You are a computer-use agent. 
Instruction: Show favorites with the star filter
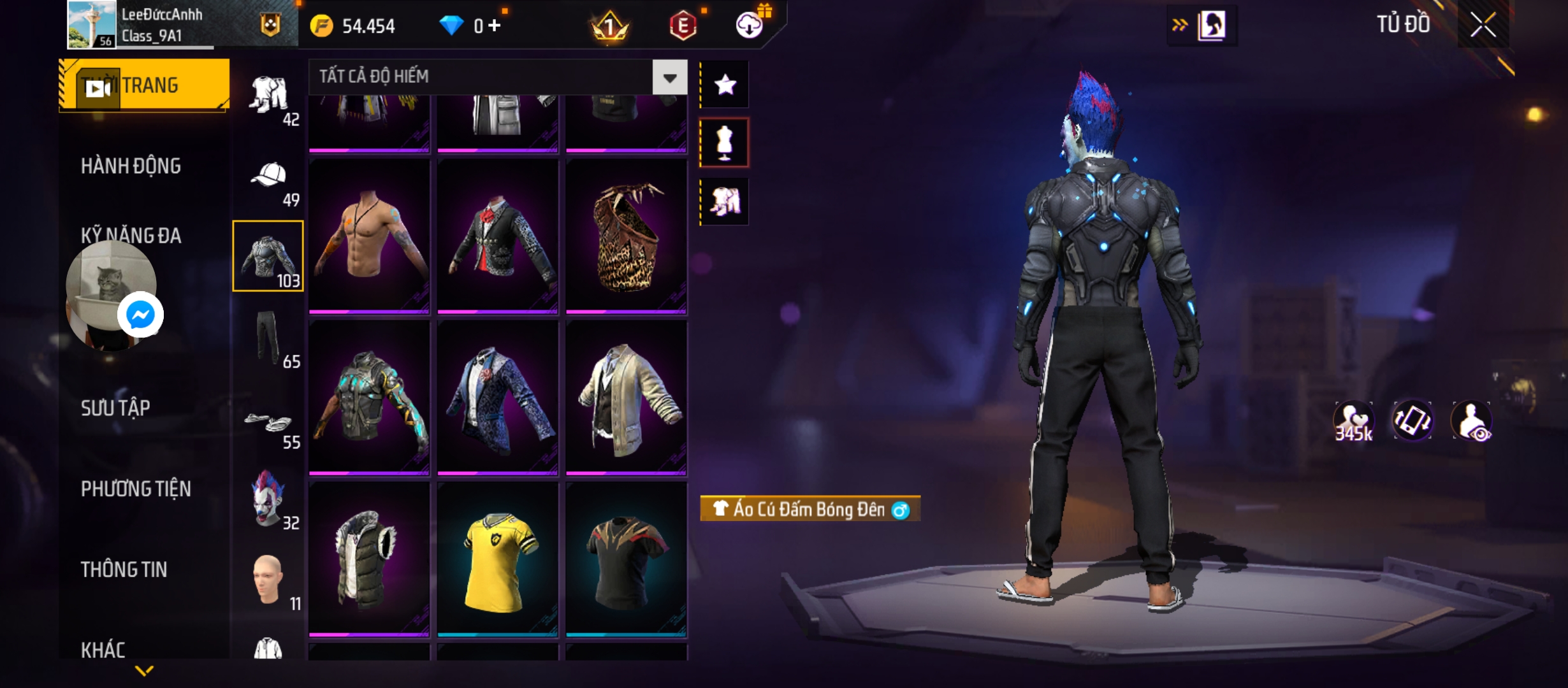click(725, 85)
